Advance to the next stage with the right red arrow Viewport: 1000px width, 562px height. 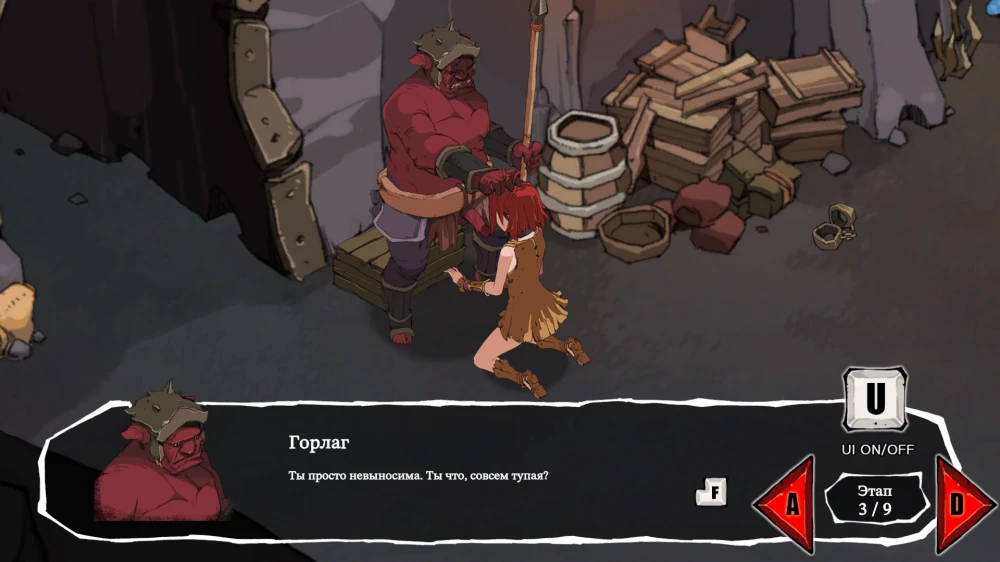[x=962, y=504]
